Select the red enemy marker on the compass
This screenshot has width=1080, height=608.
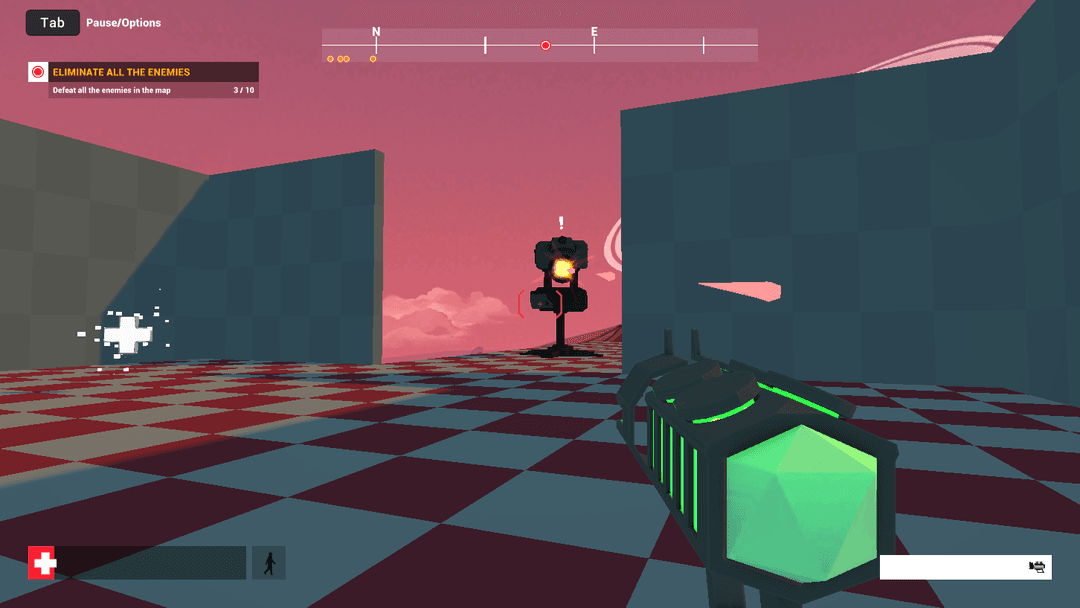coord(545,45)
